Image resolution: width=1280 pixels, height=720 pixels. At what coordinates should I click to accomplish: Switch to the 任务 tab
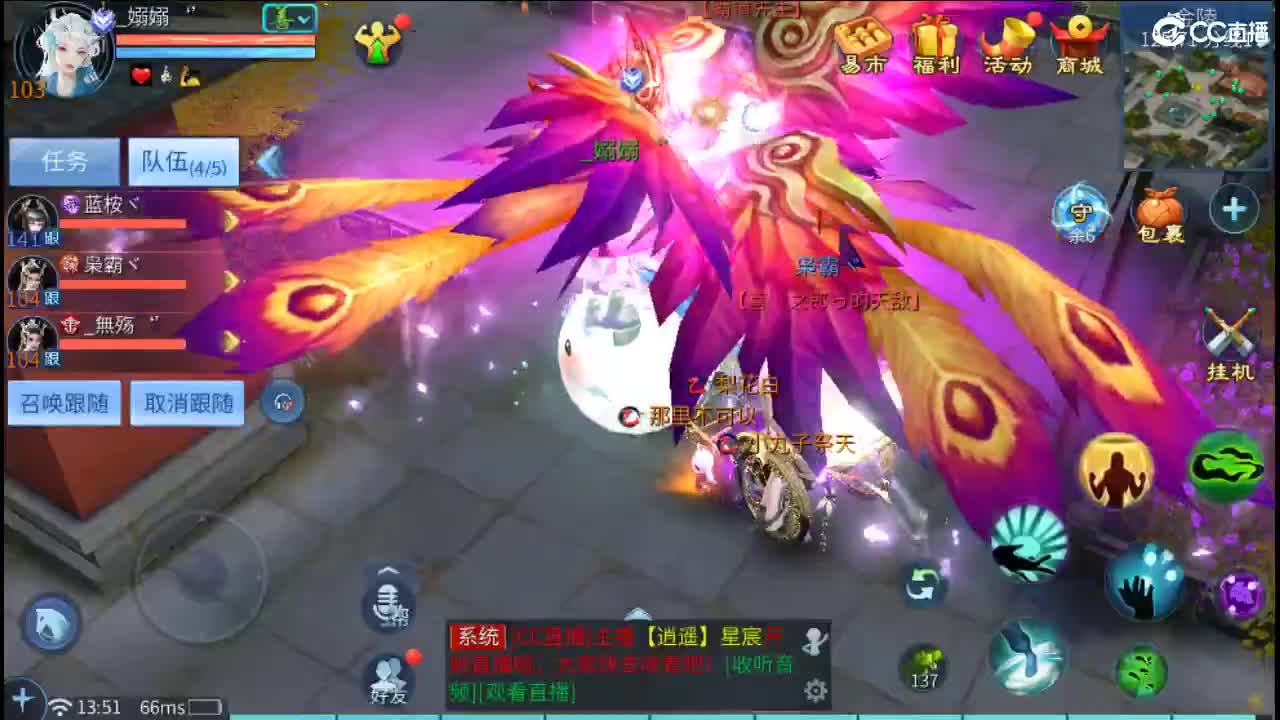coord(62,160)
